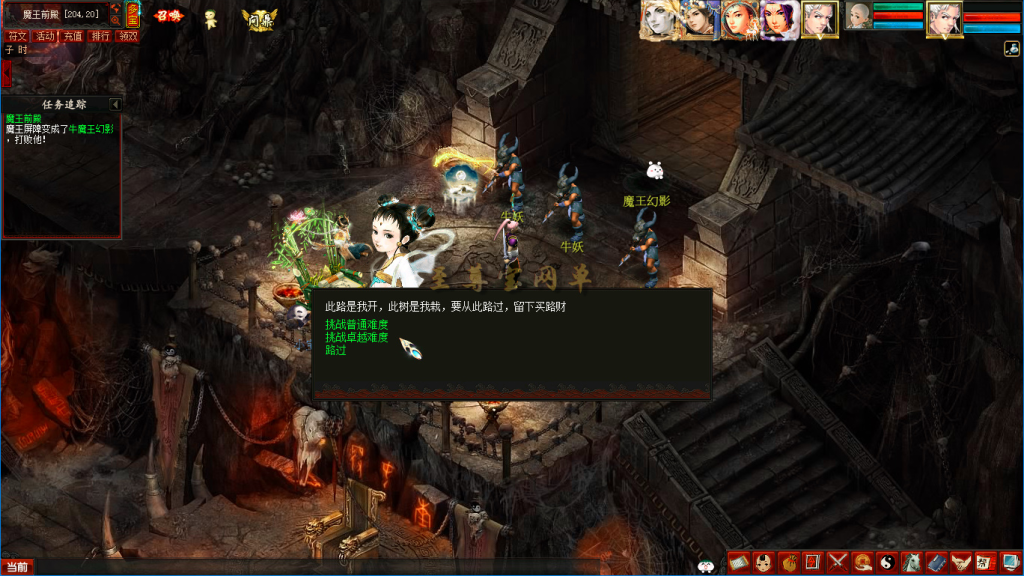Screen dimensions: 1024x576
Task: Open the computer monitor system icon
Action: [x=1009, y=563]
